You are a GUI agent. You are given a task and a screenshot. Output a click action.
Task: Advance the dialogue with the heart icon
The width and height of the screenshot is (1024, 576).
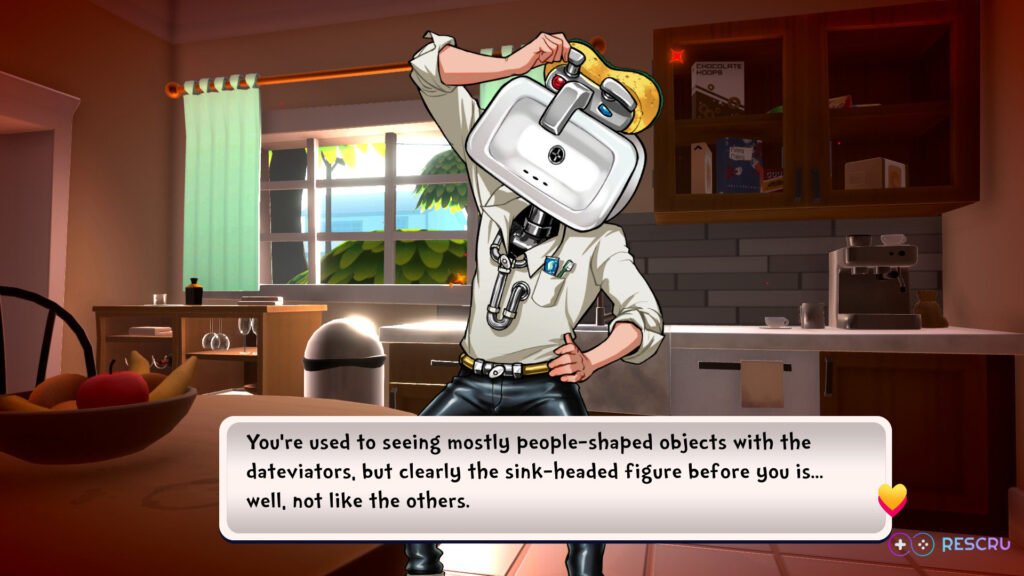pos(891,498)
